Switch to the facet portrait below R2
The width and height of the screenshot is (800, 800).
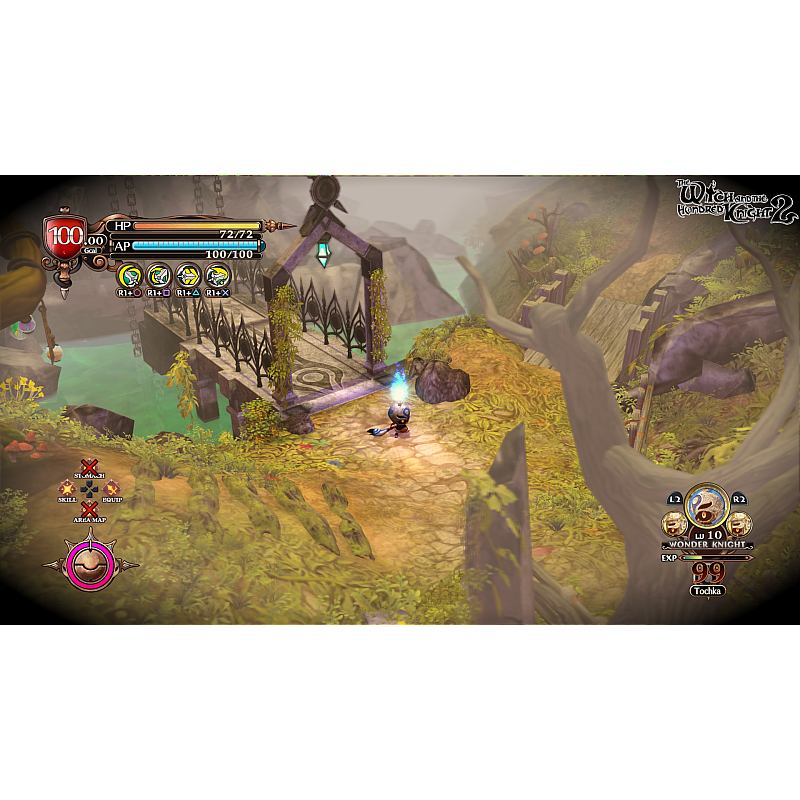pyautogui.click(x=738, y=523)
